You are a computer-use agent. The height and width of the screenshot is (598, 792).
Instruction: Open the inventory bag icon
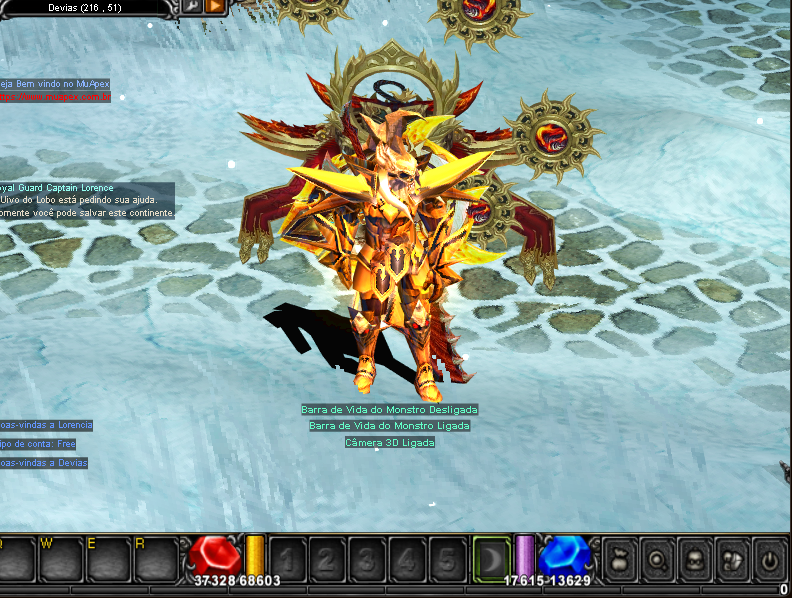tap(619, 558)
